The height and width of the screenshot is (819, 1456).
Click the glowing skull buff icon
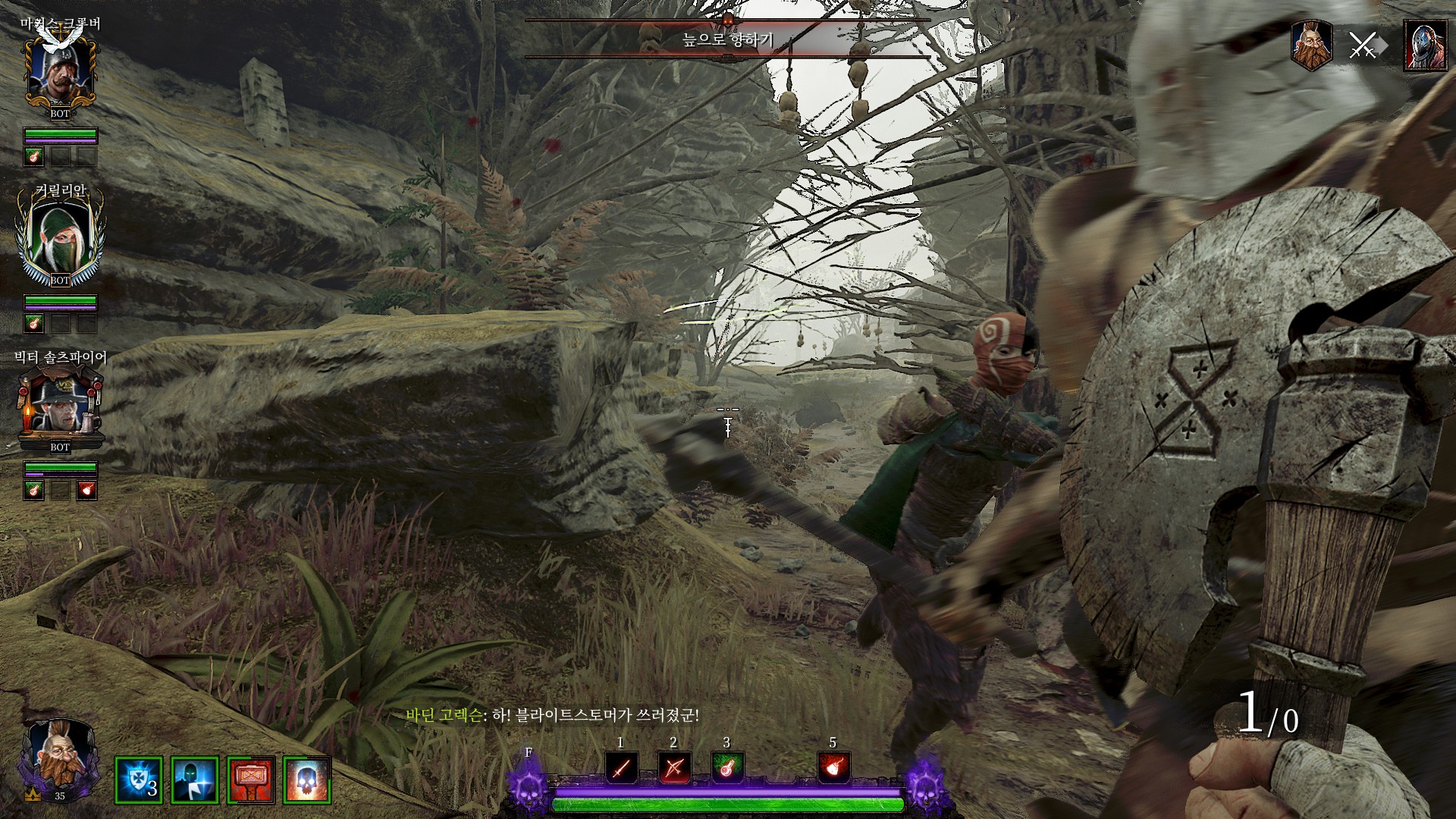(306, 780)
